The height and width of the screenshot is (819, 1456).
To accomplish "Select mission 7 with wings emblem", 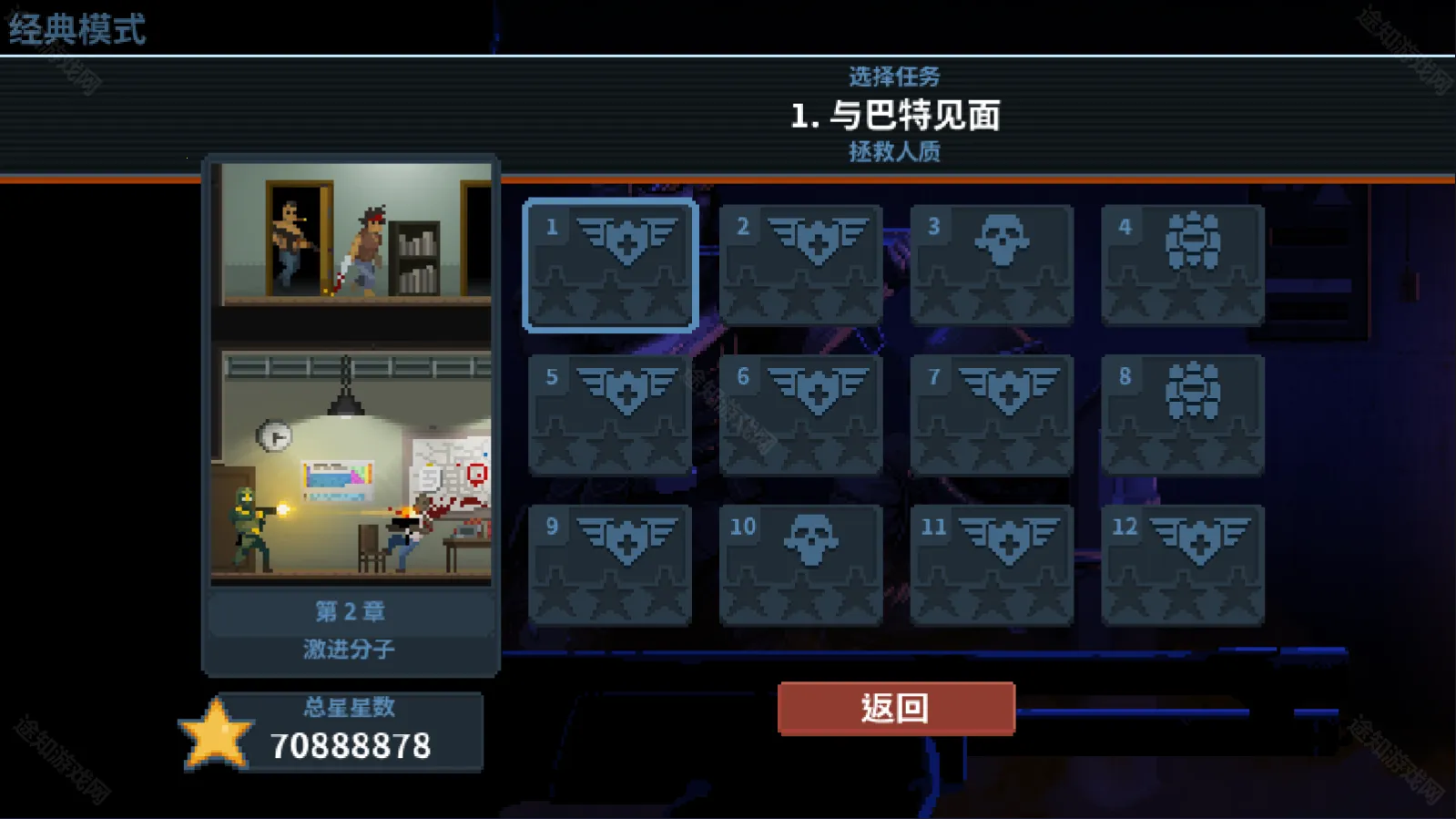I will [x=992, y=413].
